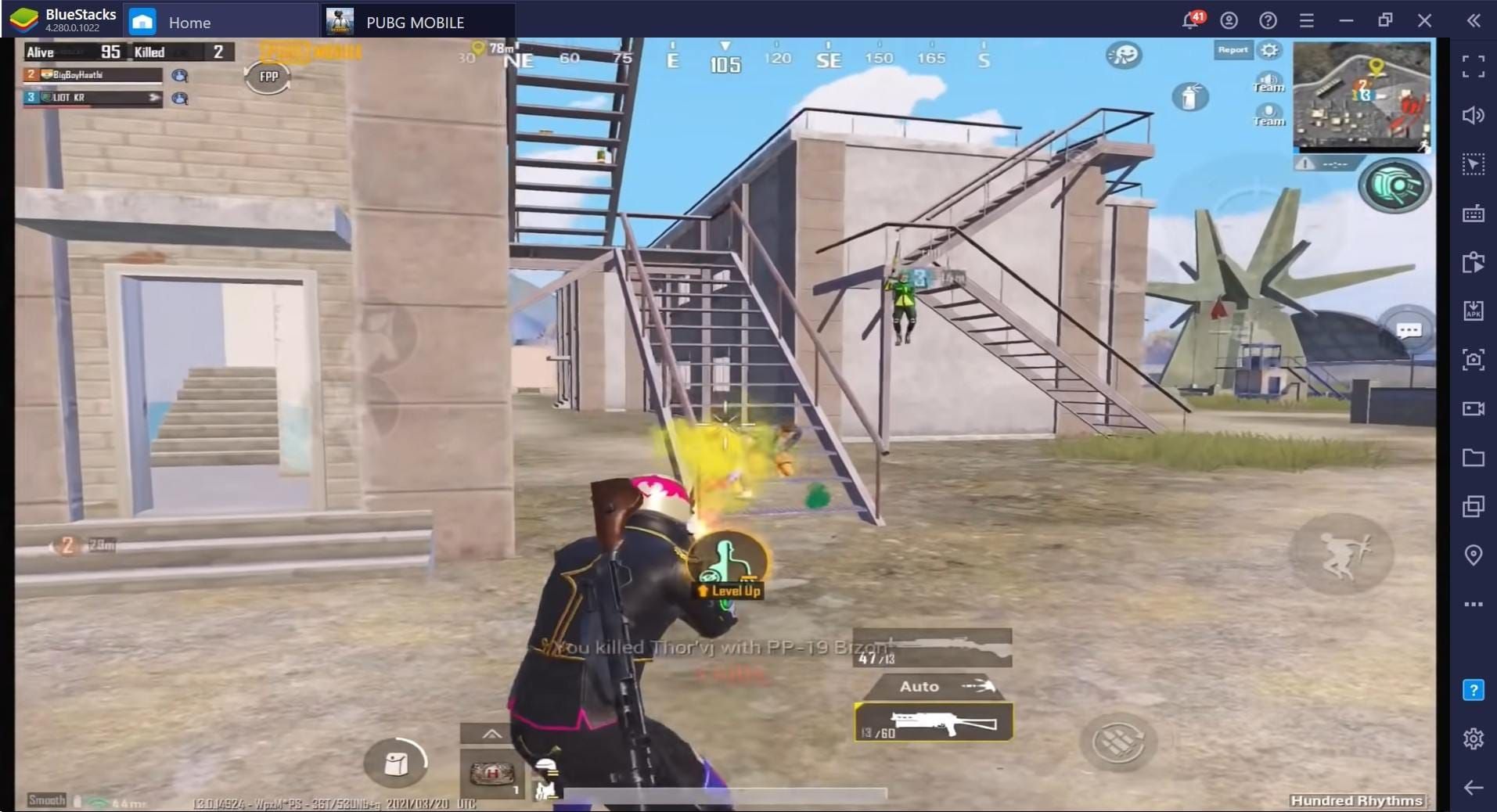The height and width of the screenshot is (812, 1497).
Task: Open BlueStacks Install APK sidebar icon
Action: (x=1474, y=311)
